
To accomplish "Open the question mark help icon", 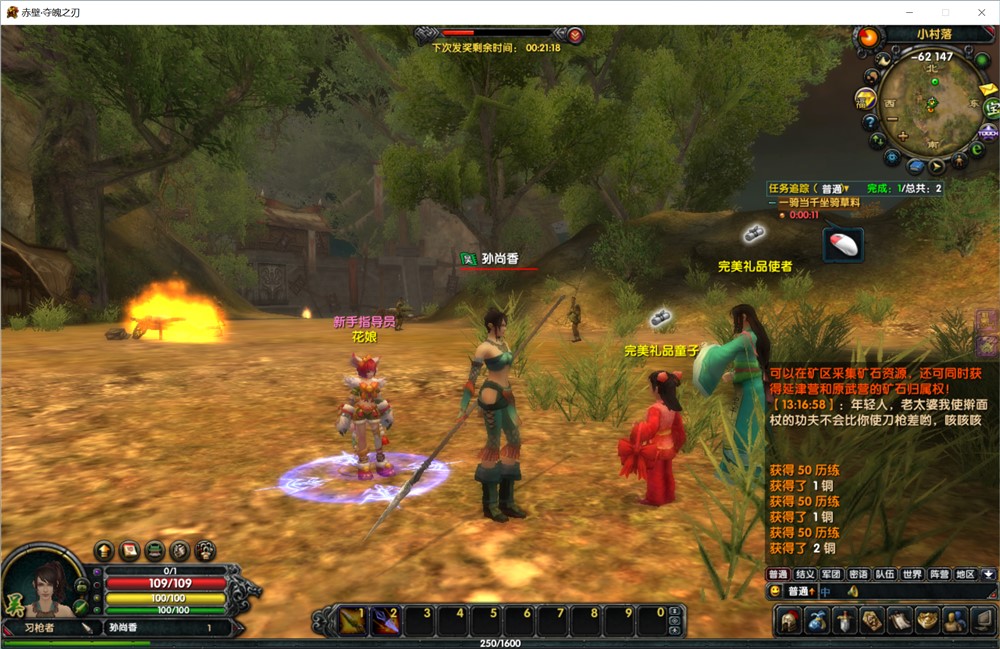I will click(x=872, y=120).
